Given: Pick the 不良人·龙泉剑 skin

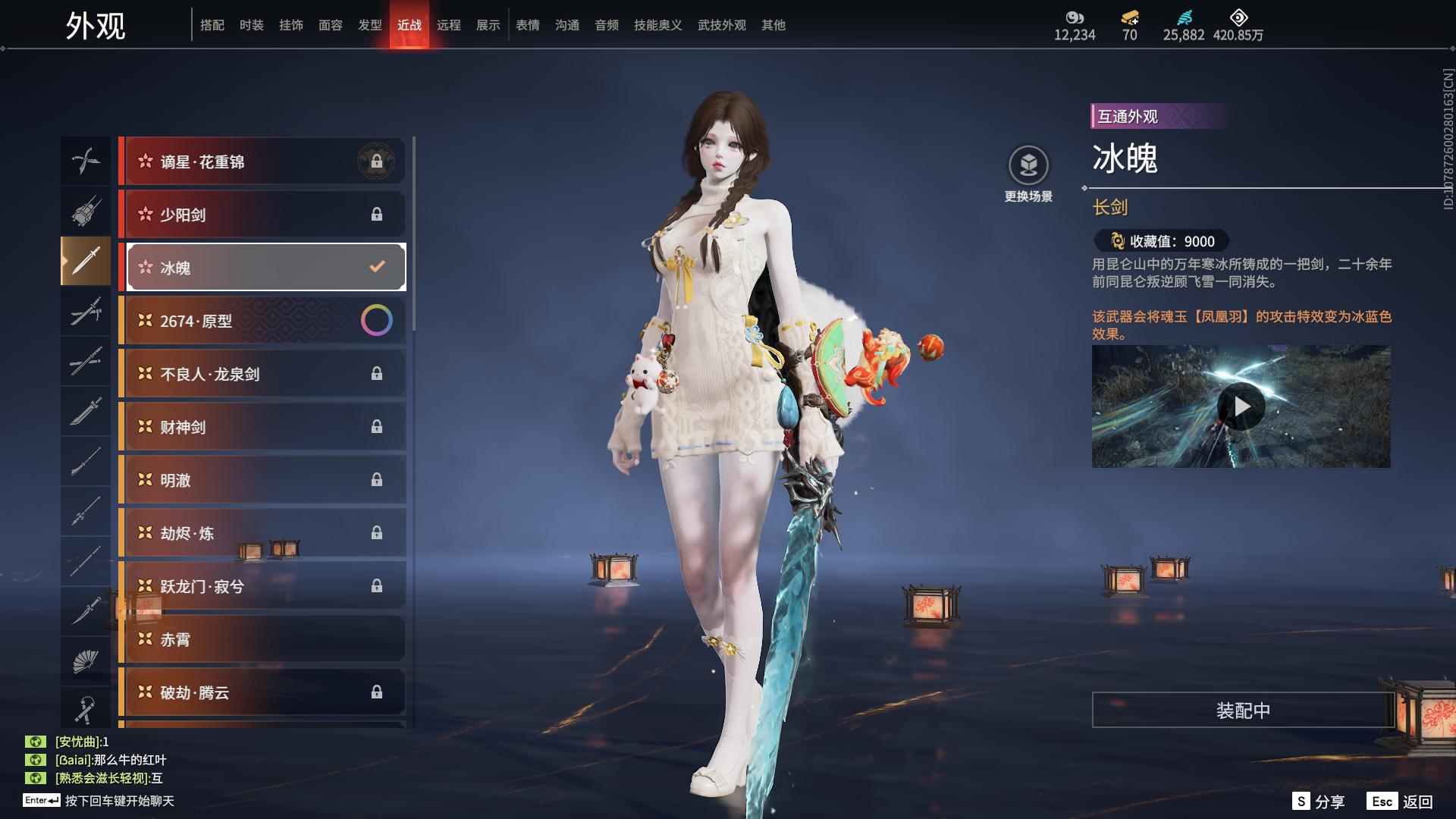Looking at the screenshot, I should tap(262, 374).
